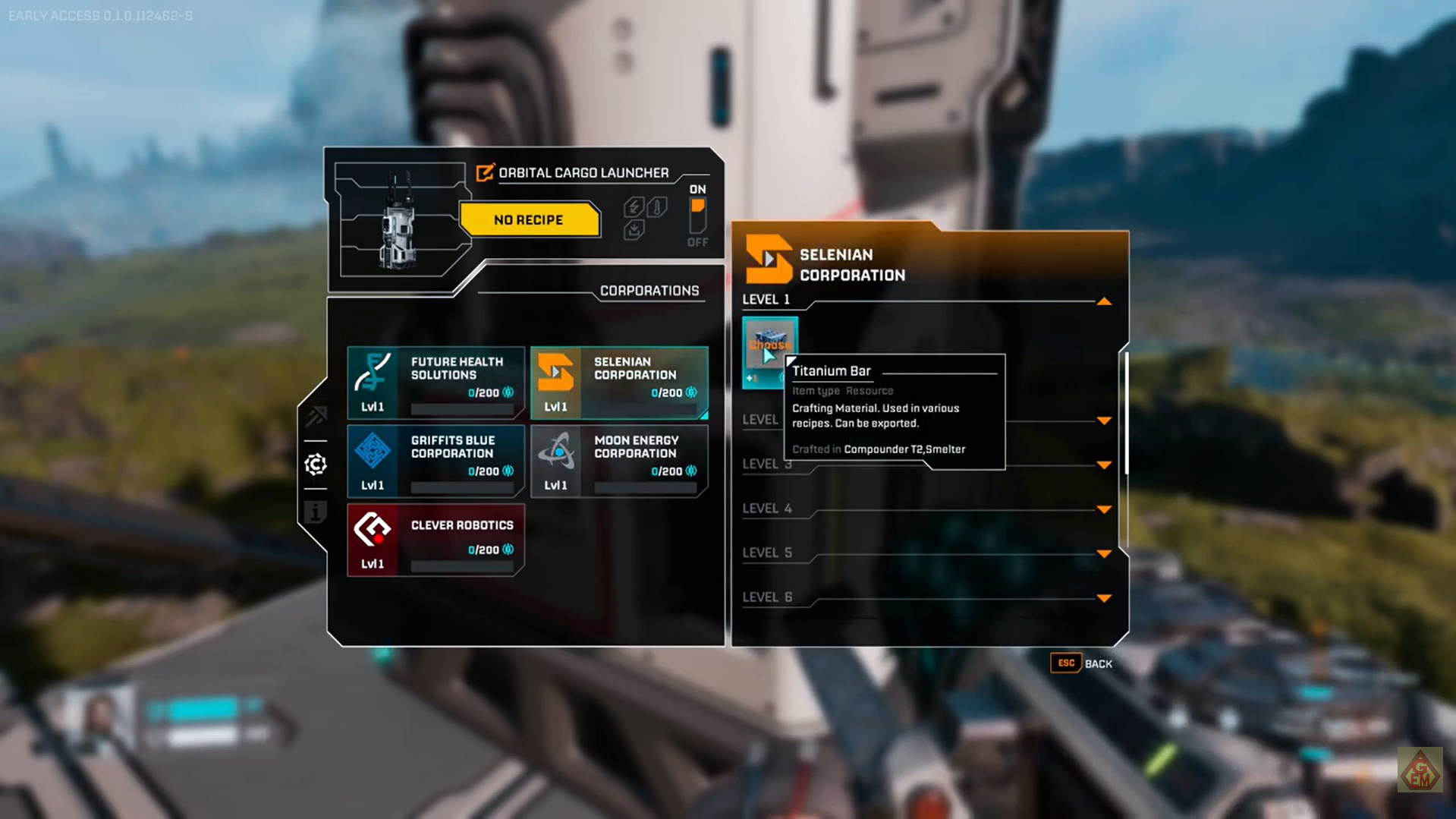Expand the Level 4 rewards section
Viewport: 1456px width, 819px height.
[x=1104, y=509]
